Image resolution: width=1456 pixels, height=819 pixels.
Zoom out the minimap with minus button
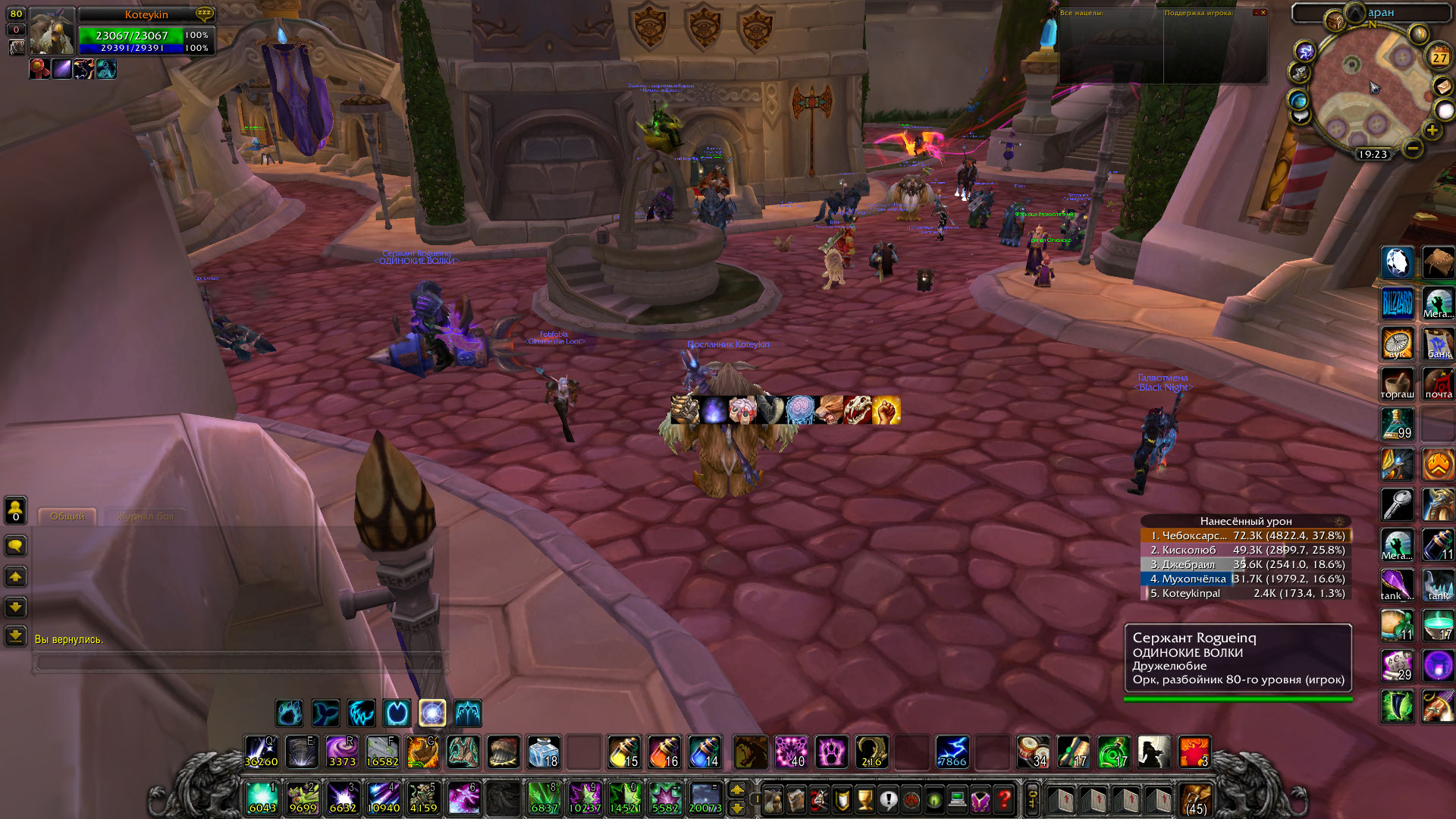pyautogui.click(x=1412, y=149)
